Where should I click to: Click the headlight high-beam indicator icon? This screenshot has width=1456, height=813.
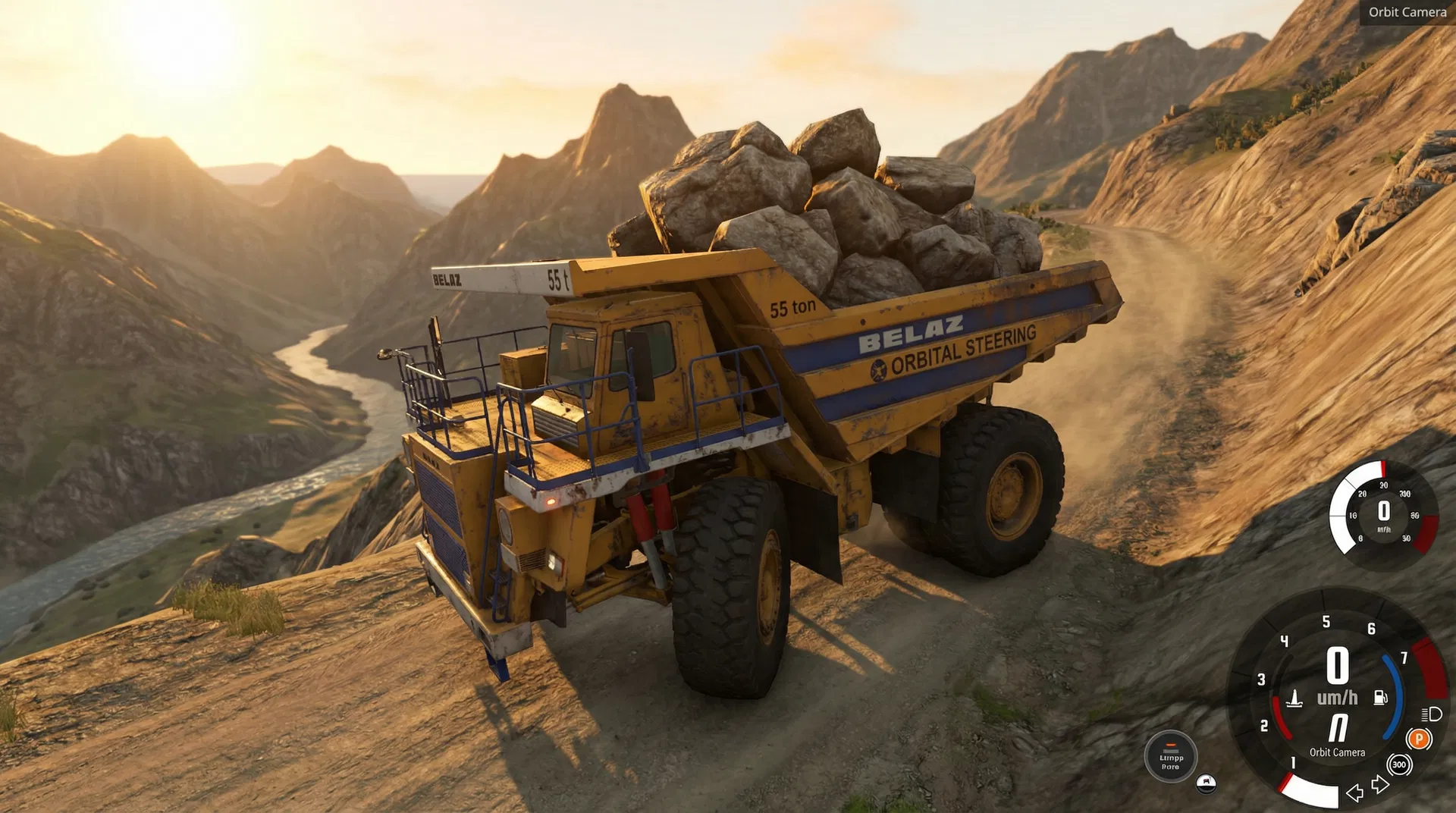coord(1431,715)
